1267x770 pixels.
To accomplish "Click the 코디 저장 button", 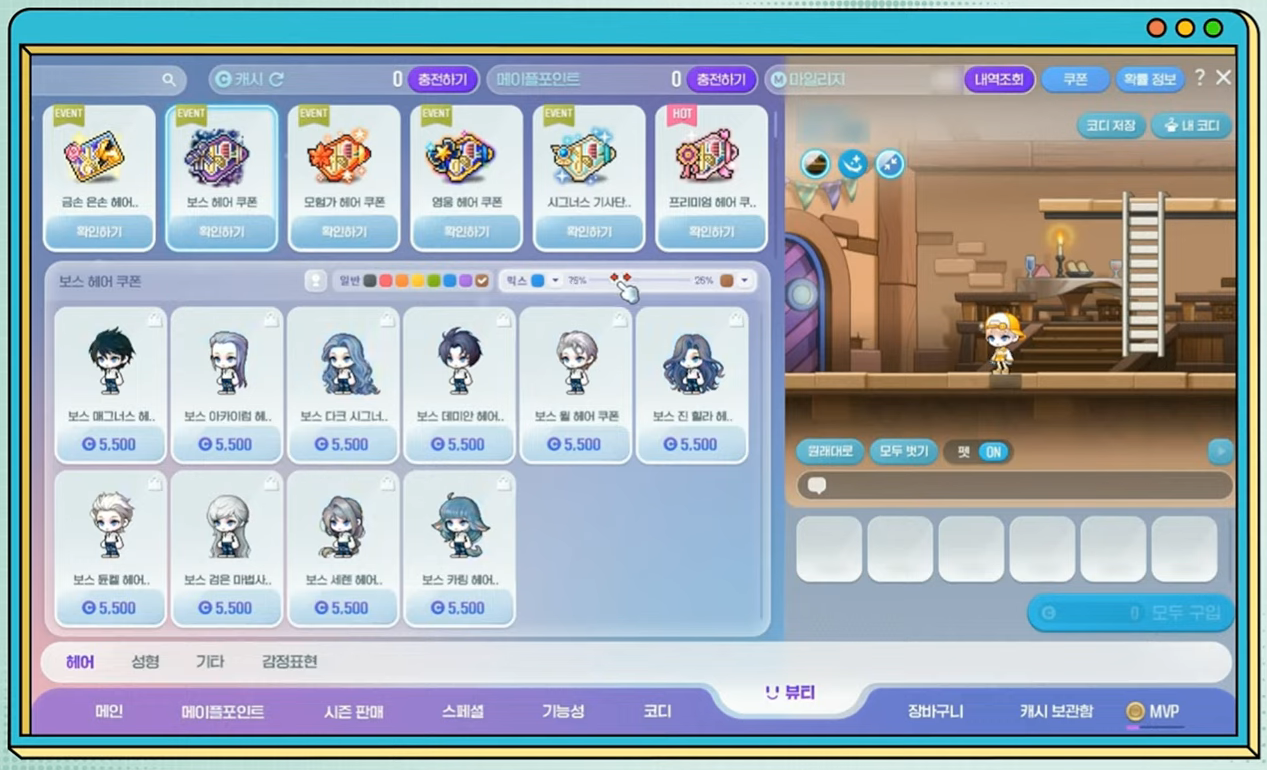I will tap(1110, 126).
